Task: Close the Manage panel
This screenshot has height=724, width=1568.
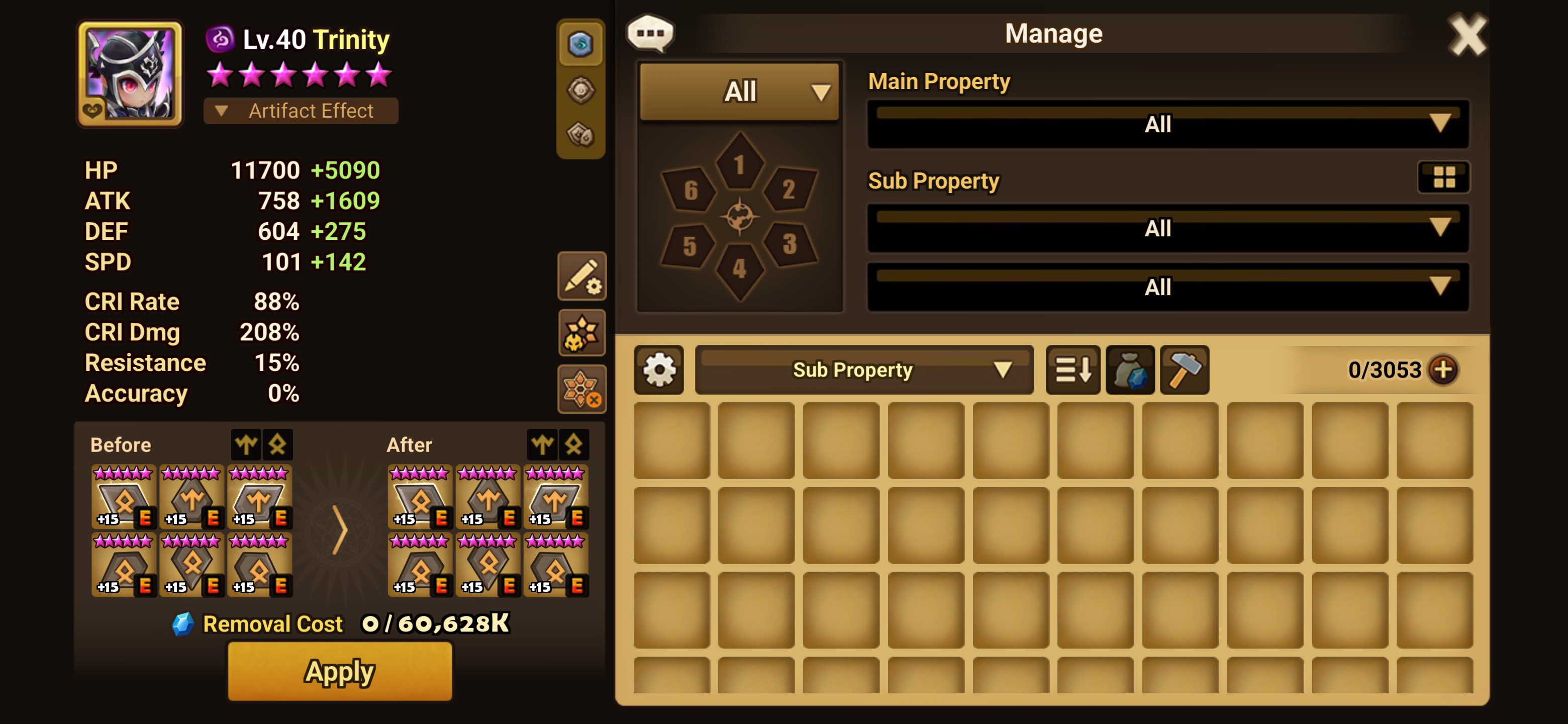Action: point(1467,35)
